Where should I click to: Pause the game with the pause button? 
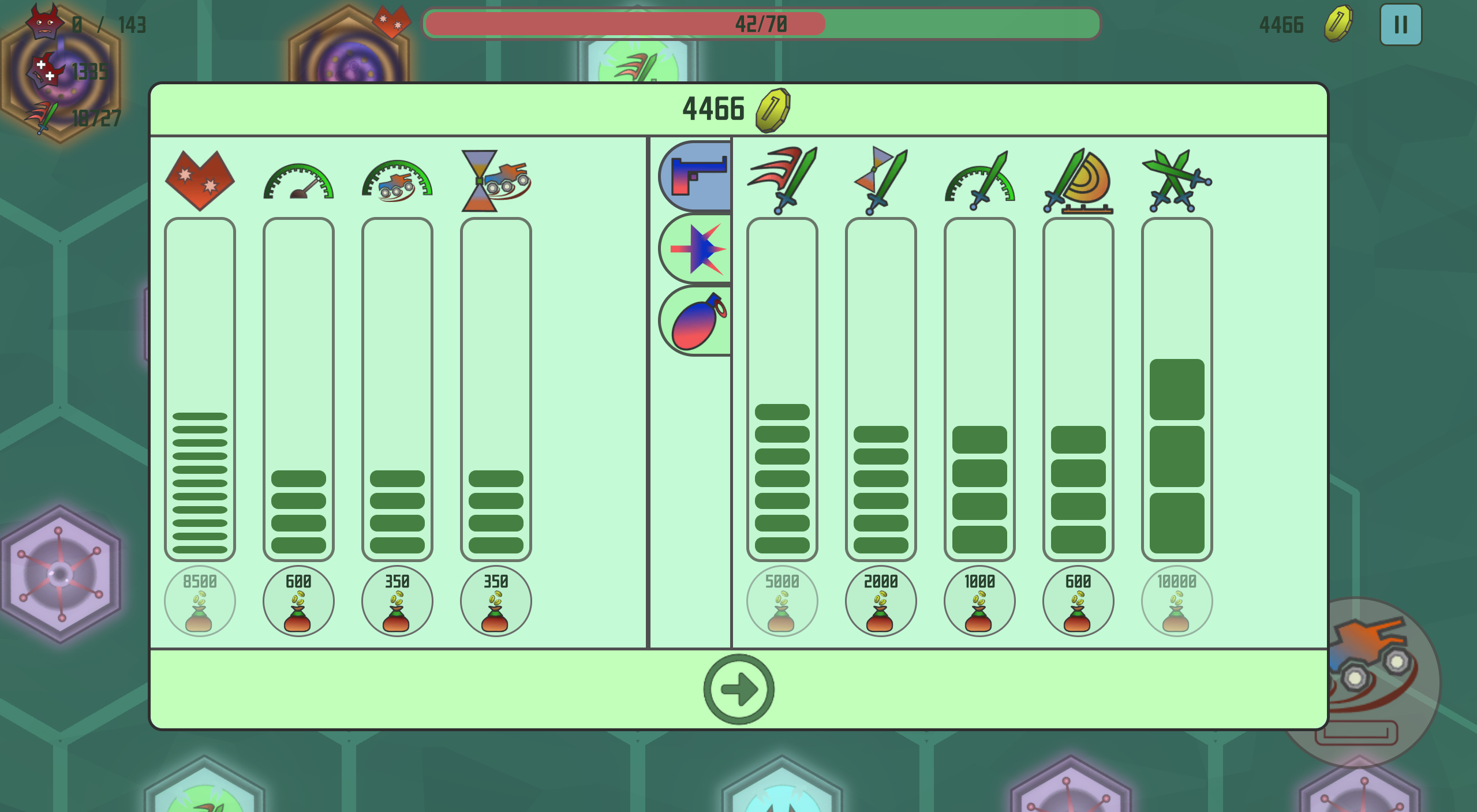[x=1400, y=24]
